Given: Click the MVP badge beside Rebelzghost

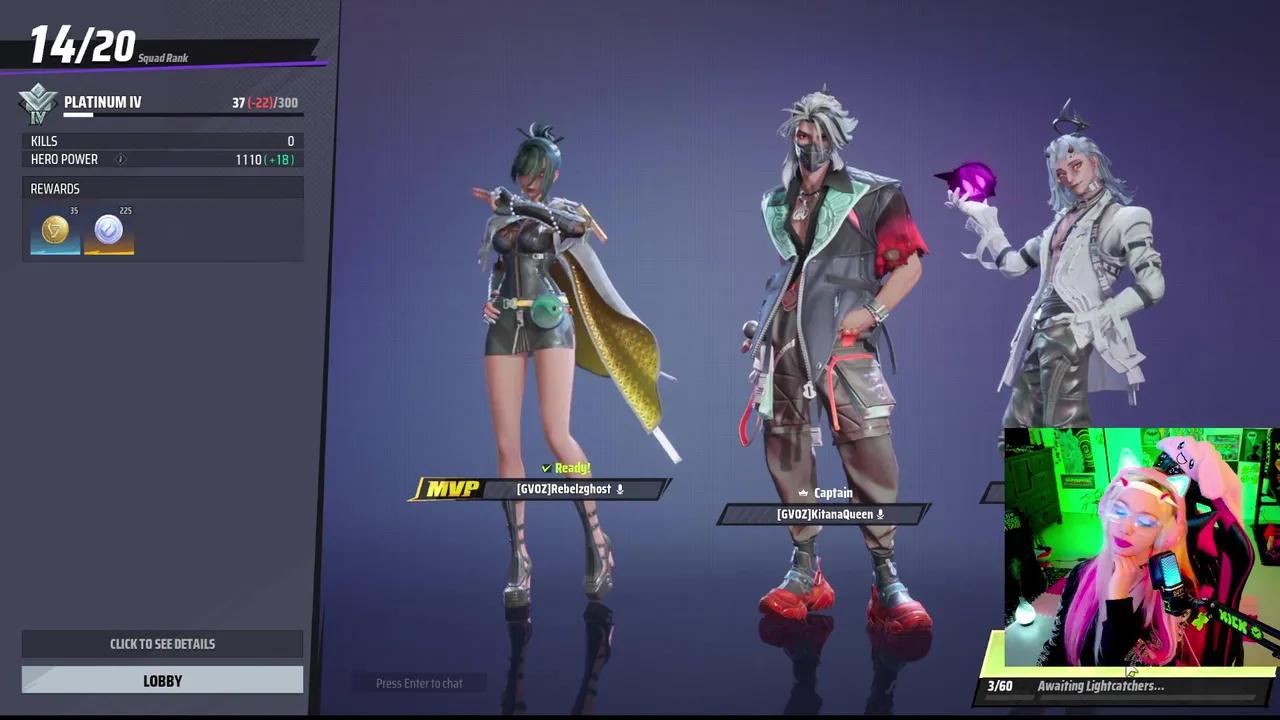Looking at the screenshot, I should [452, 489].
